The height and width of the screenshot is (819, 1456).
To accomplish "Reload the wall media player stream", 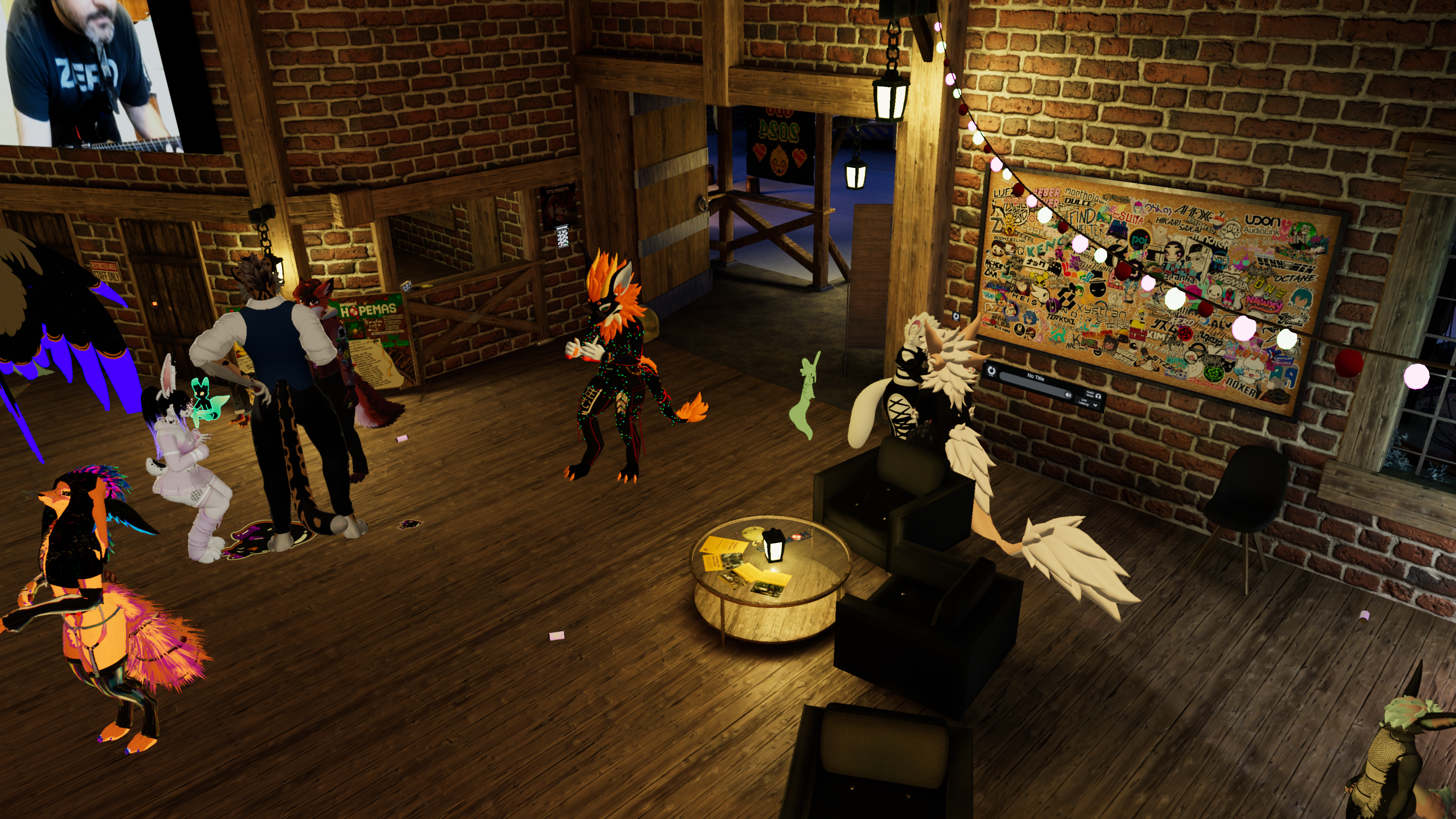I will click(x=992, y=371).
